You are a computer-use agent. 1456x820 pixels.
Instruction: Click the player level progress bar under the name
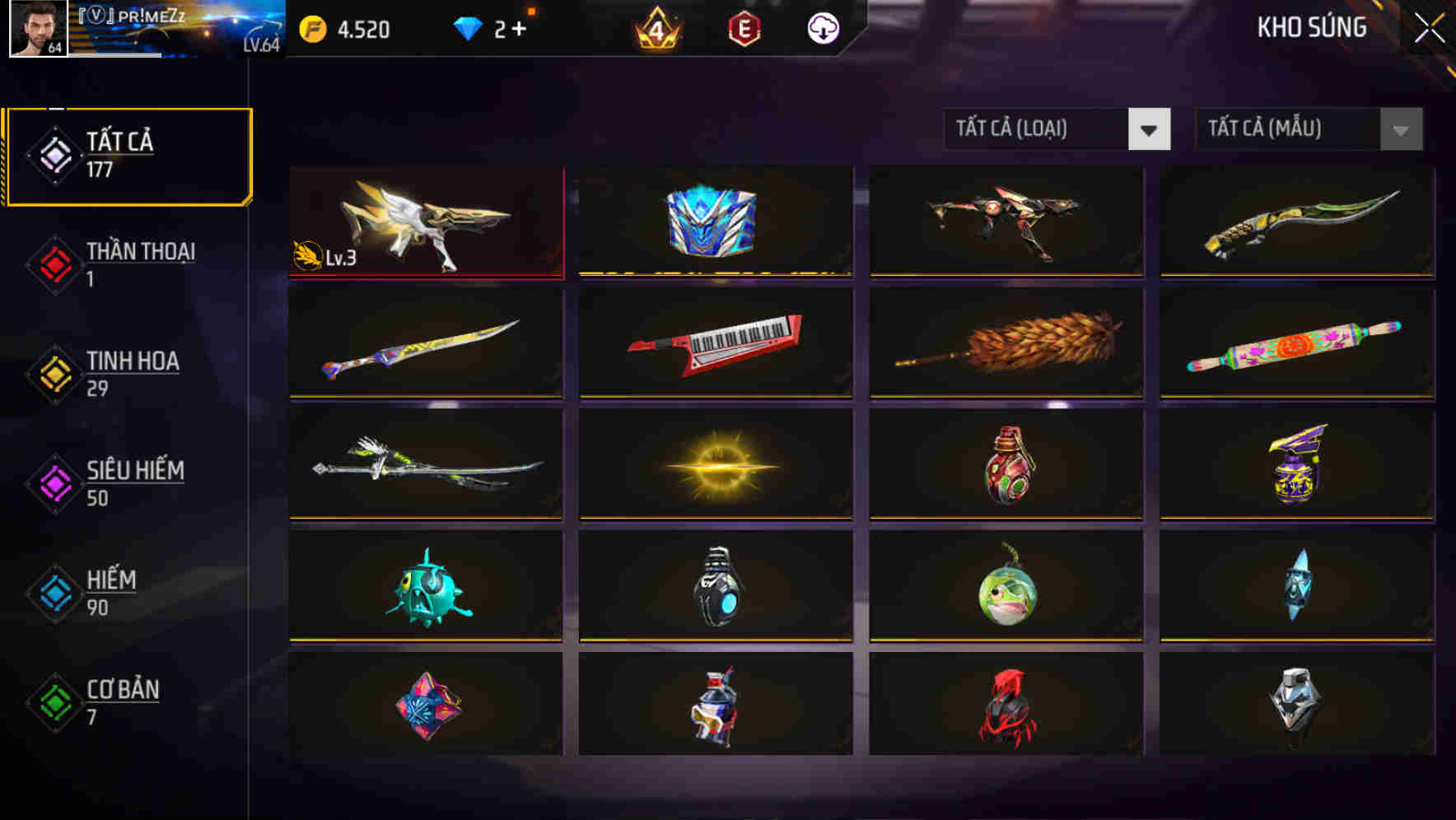coord(115,58)
